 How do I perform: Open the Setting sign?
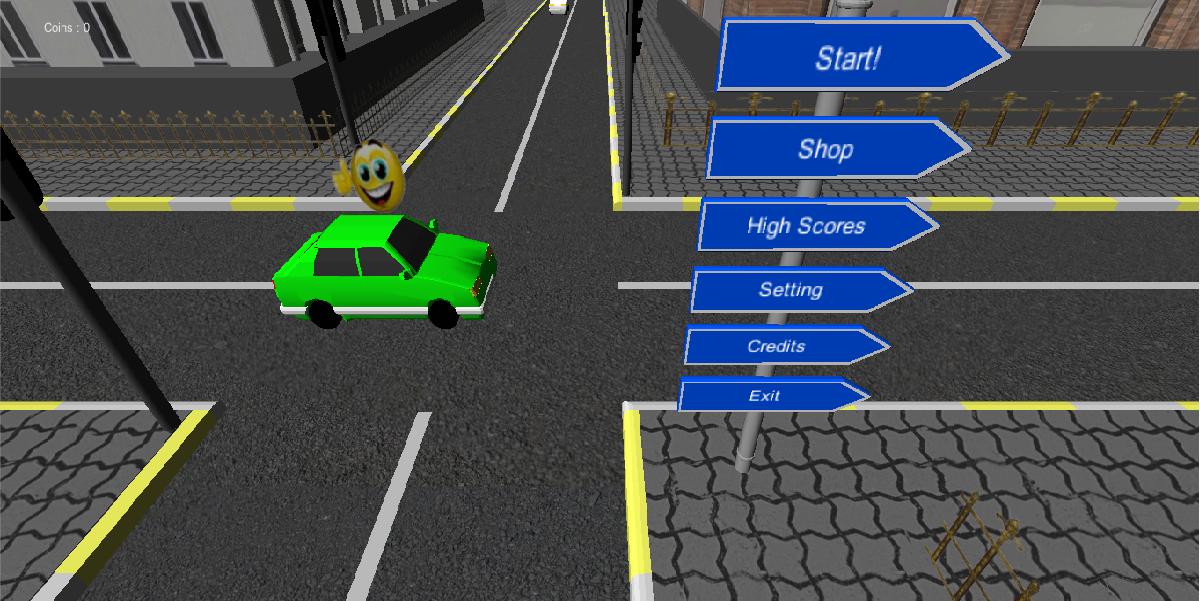coord(791,290)
